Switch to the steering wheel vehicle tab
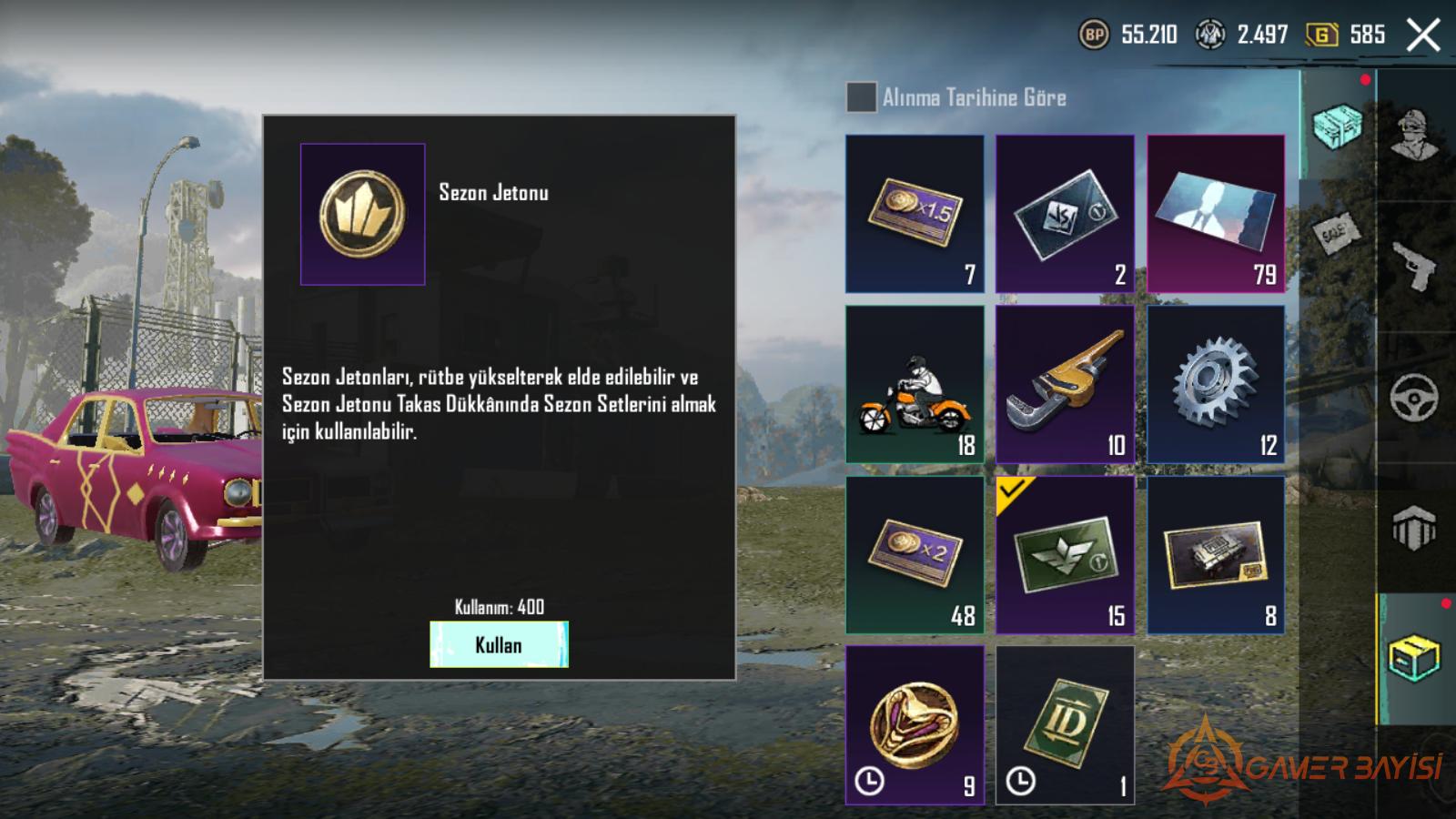Image resolution: width=1456 pixels, height=819 pixels. tap(1414, 397)
